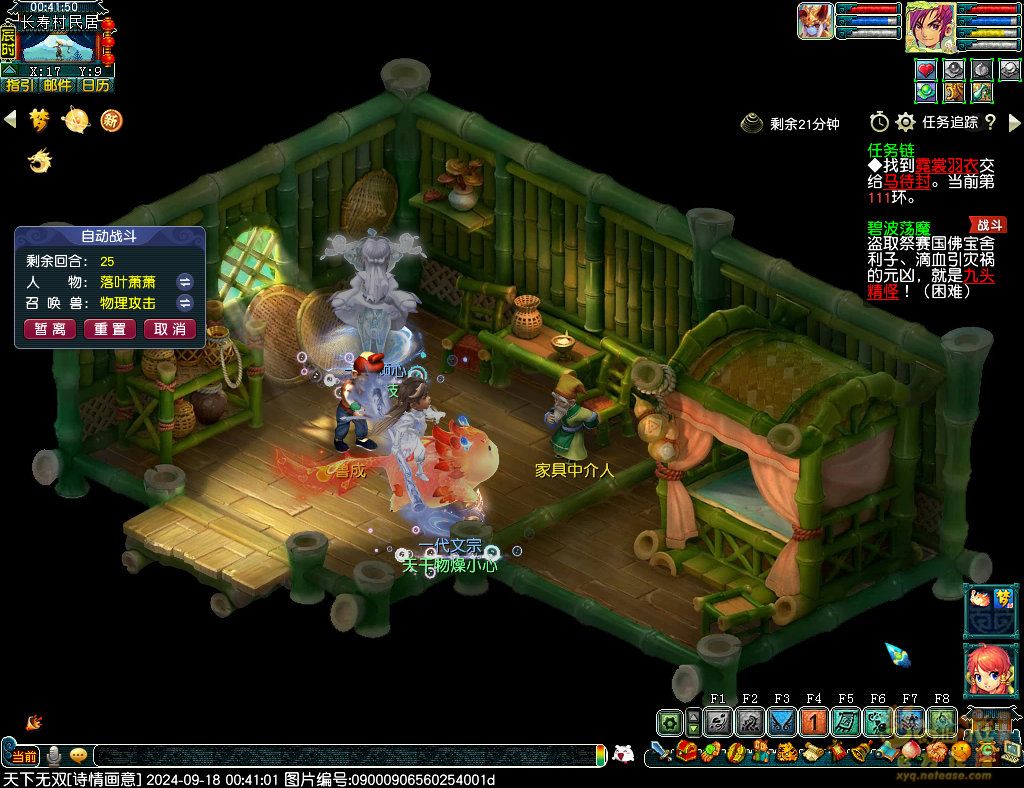Switch the summon action 物理攻击
1024x788 pixels.
click(x=184, y=302)
